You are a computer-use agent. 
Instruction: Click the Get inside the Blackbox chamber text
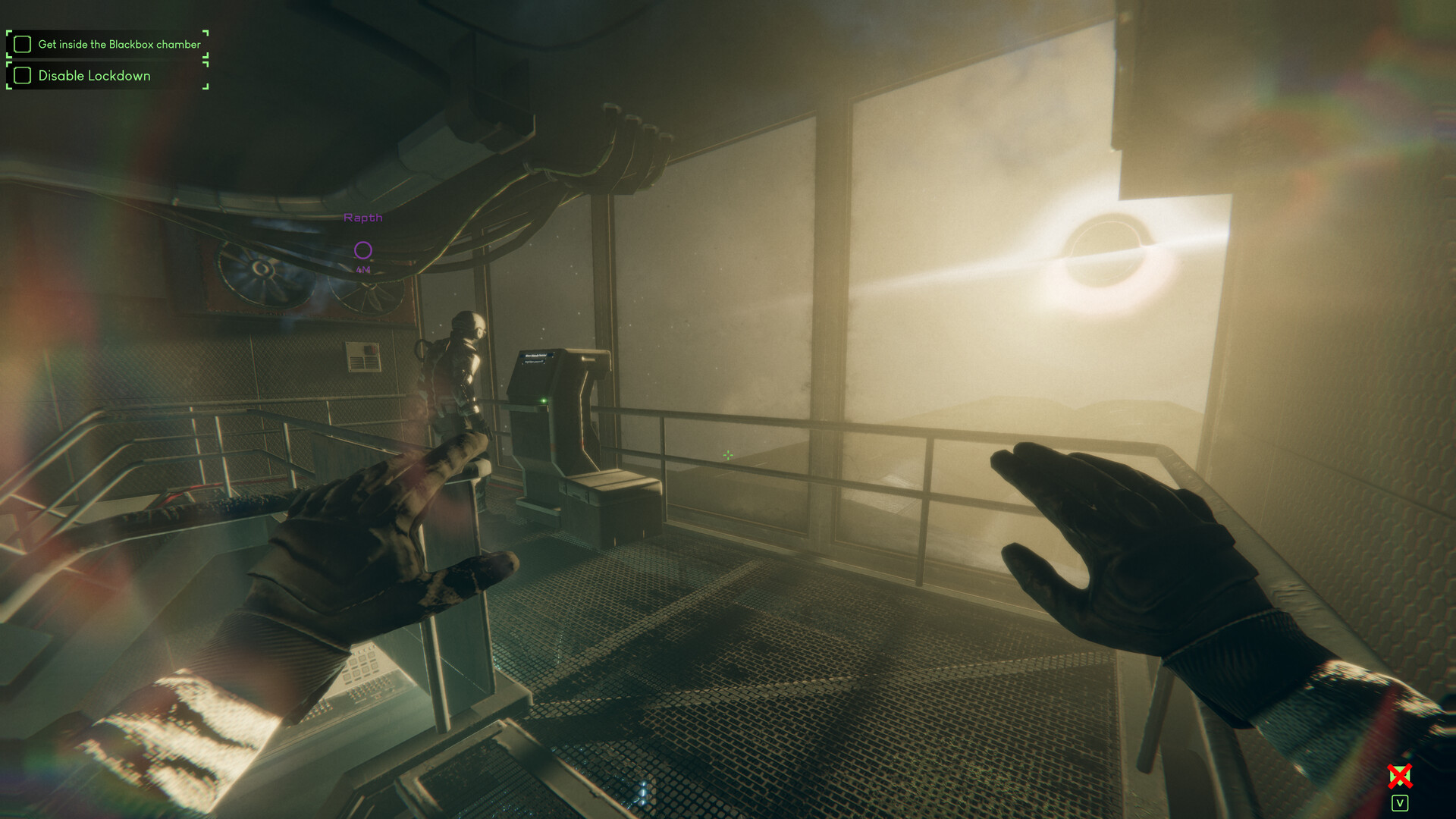coord(120,44)
